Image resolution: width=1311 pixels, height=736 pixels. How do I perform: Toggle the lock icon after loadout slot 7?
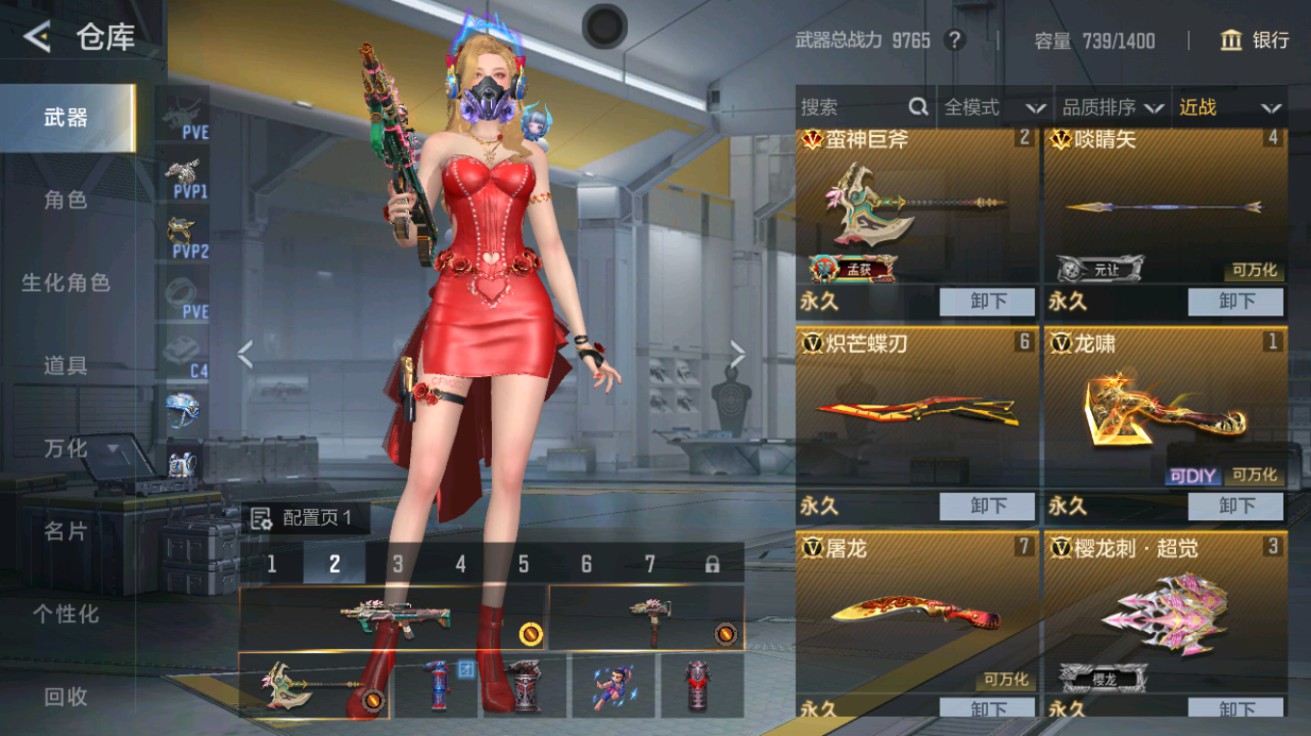(x=715, y=562)
